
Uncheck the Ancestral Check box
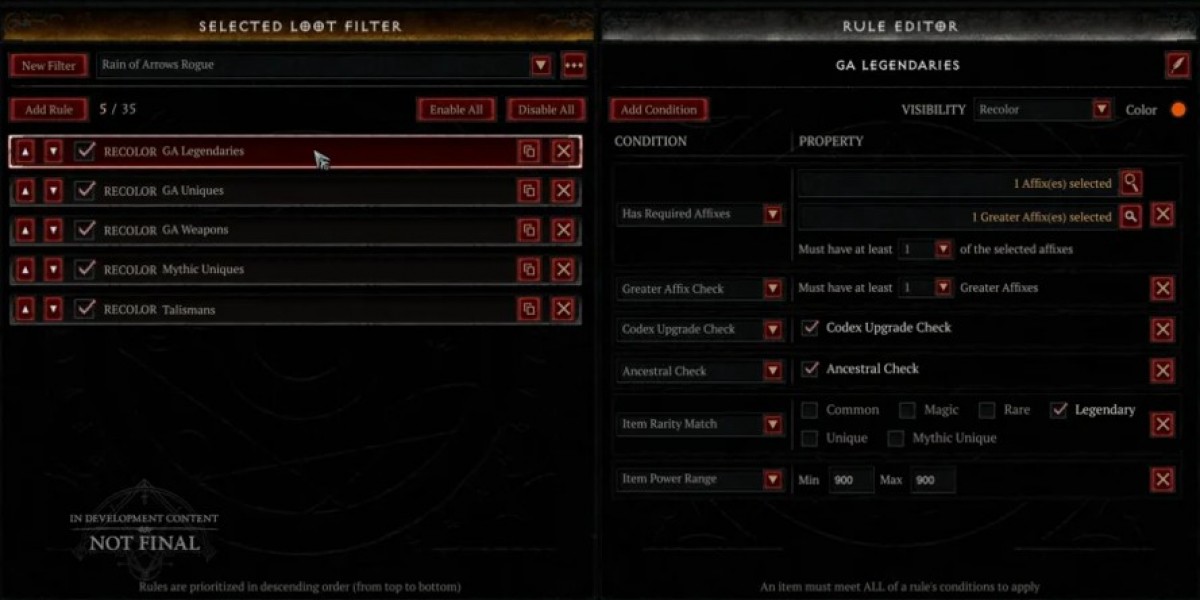coord(811,369)
